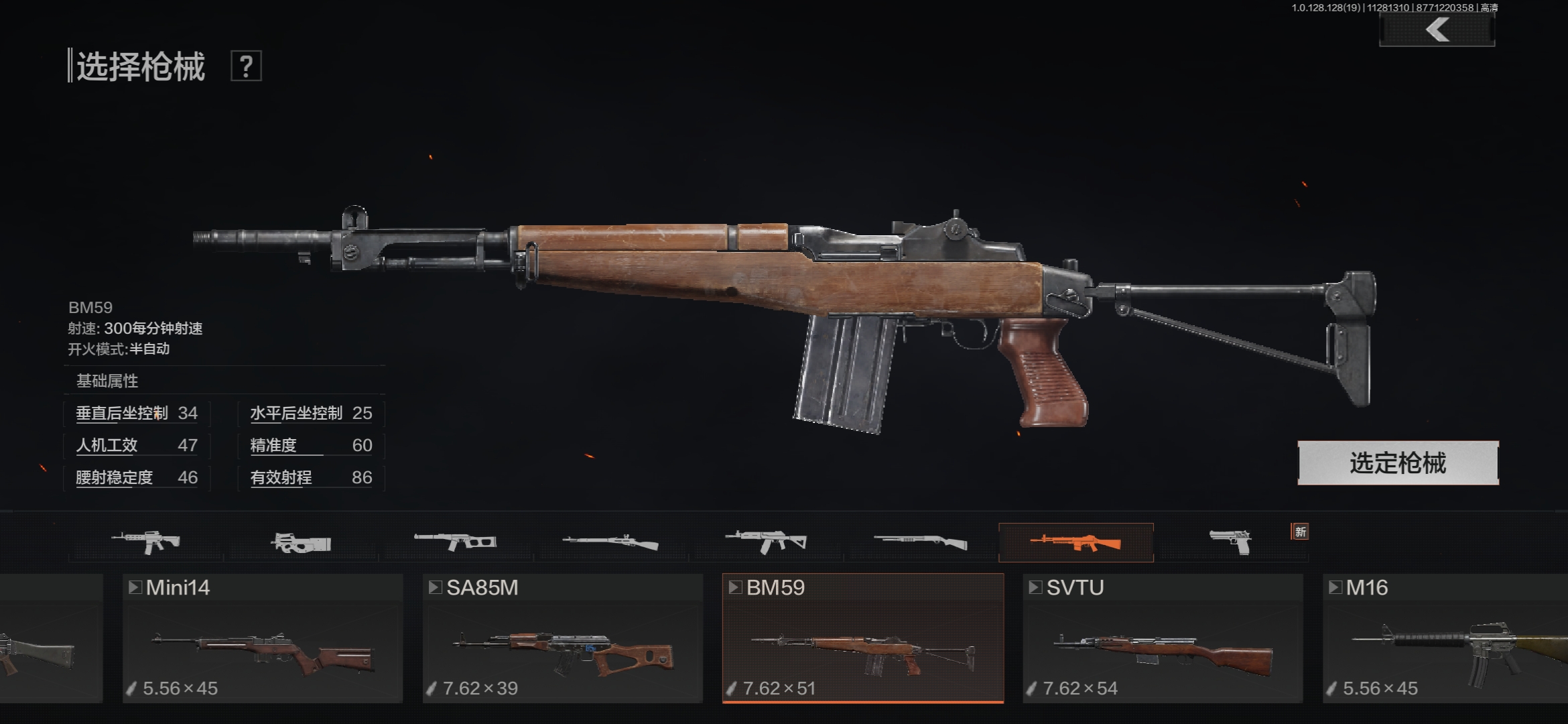Open the AK-style rifle category tab
Screen dimensions: 1568x724
click(766, 542)
